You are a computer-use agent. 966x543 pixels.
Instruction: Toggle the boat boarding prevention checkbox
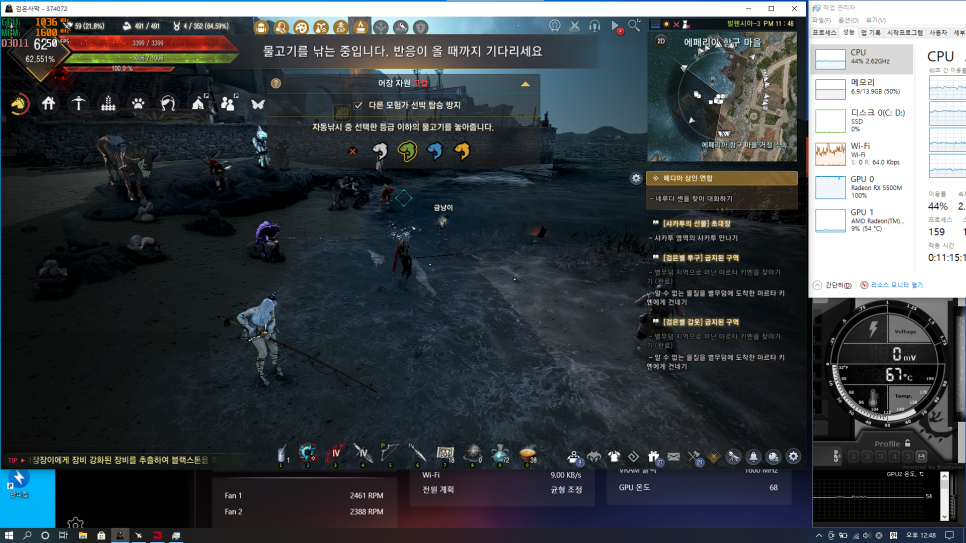(x=359, y=104)
